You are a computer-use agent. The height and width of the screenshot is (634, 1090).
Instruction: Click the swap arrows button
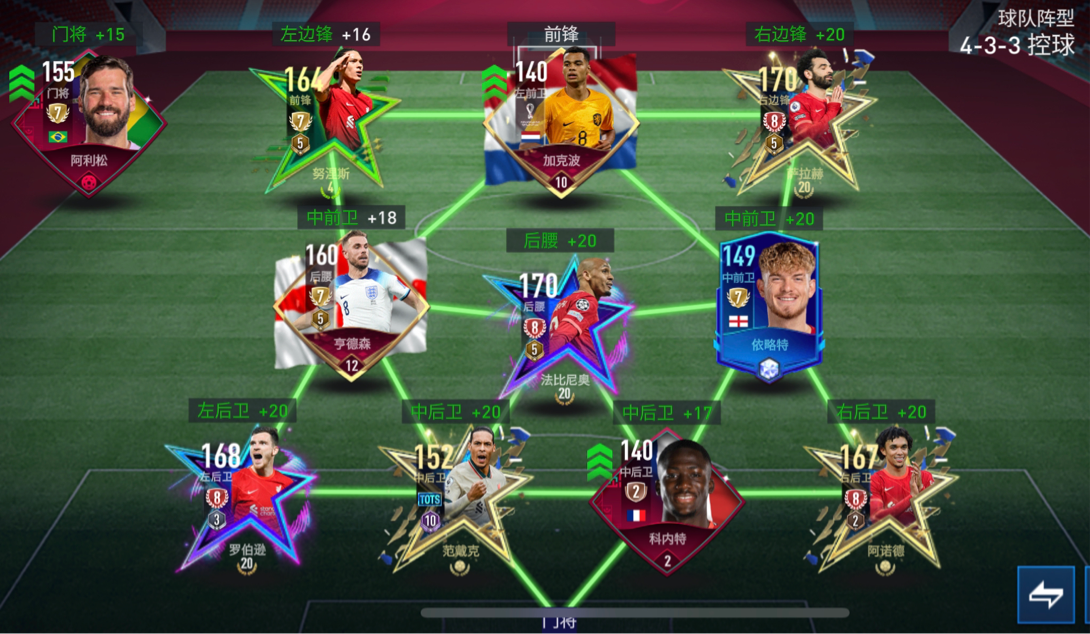(x=1045, y=595)
